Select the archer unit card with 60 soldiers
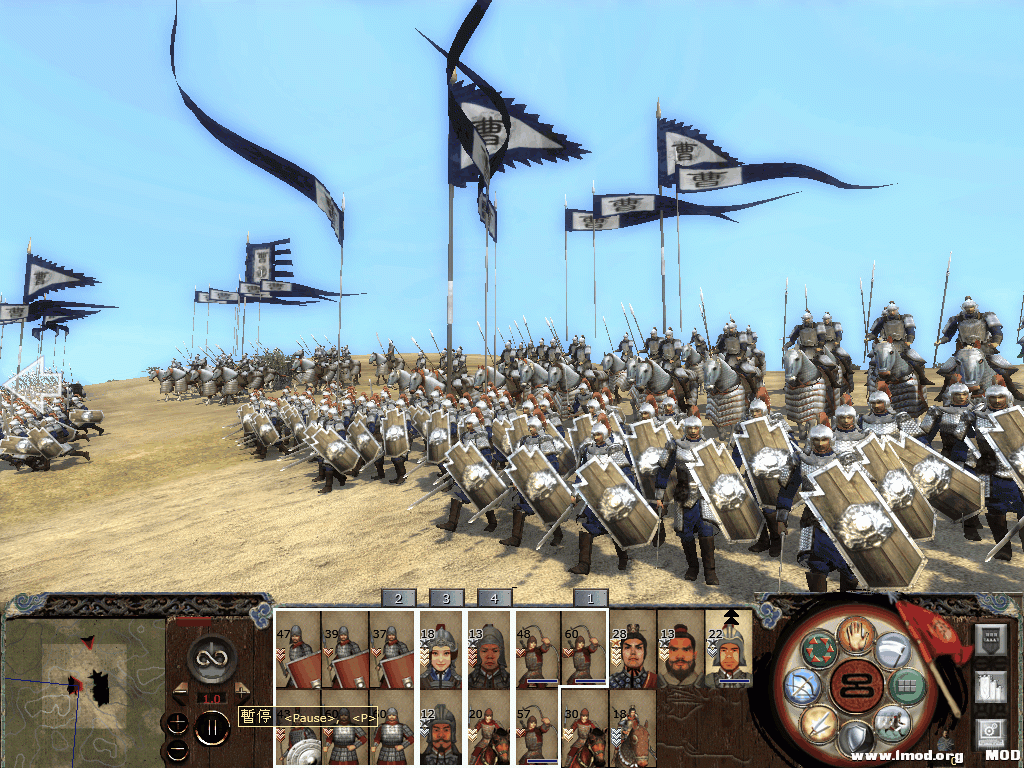Image resolution: width=1024 pixels, height=768 pixels. (584, 650)
